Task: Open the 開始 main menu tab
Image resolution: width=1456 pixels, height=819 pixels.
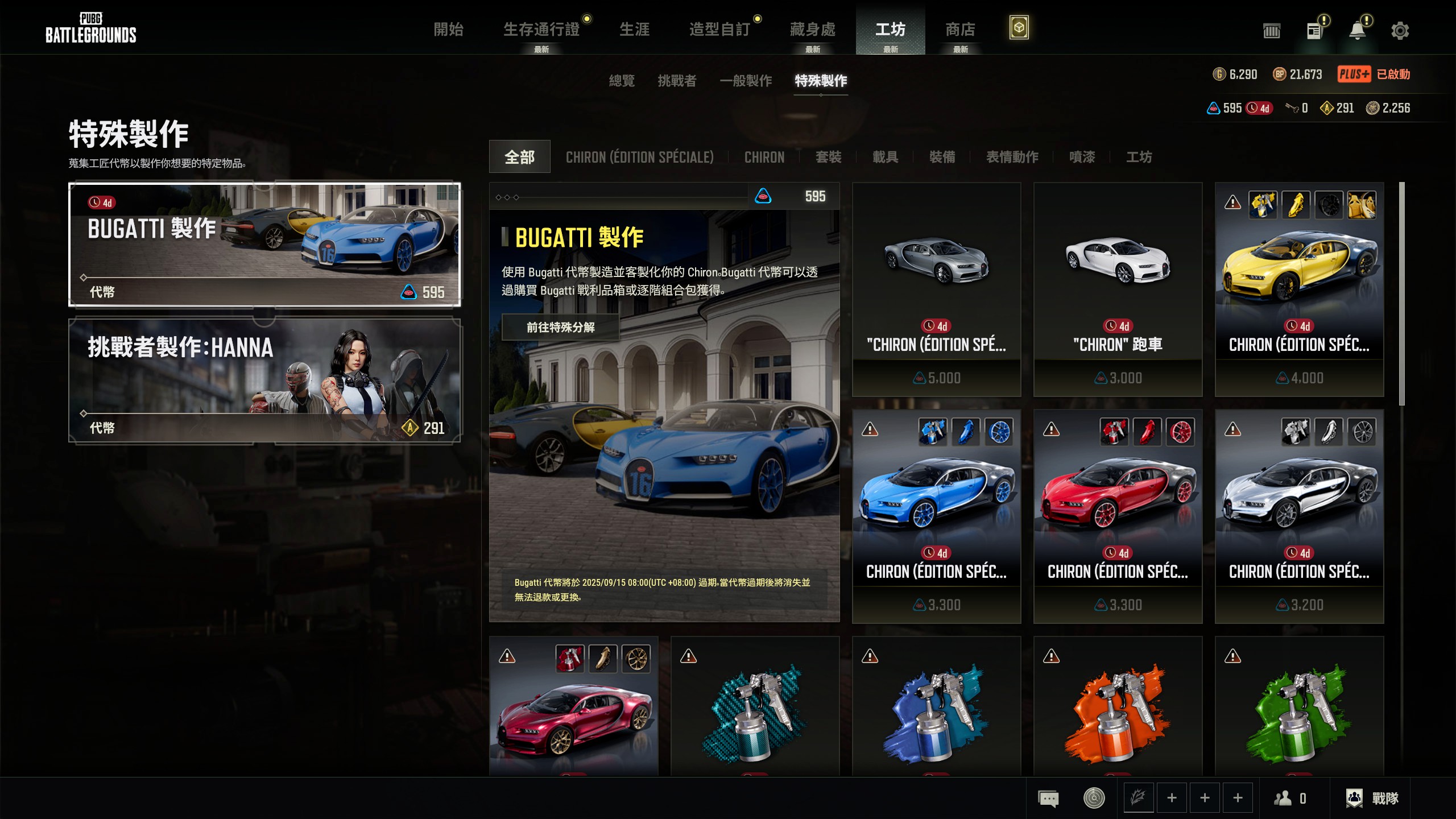Action: click(x=448, y=30)
